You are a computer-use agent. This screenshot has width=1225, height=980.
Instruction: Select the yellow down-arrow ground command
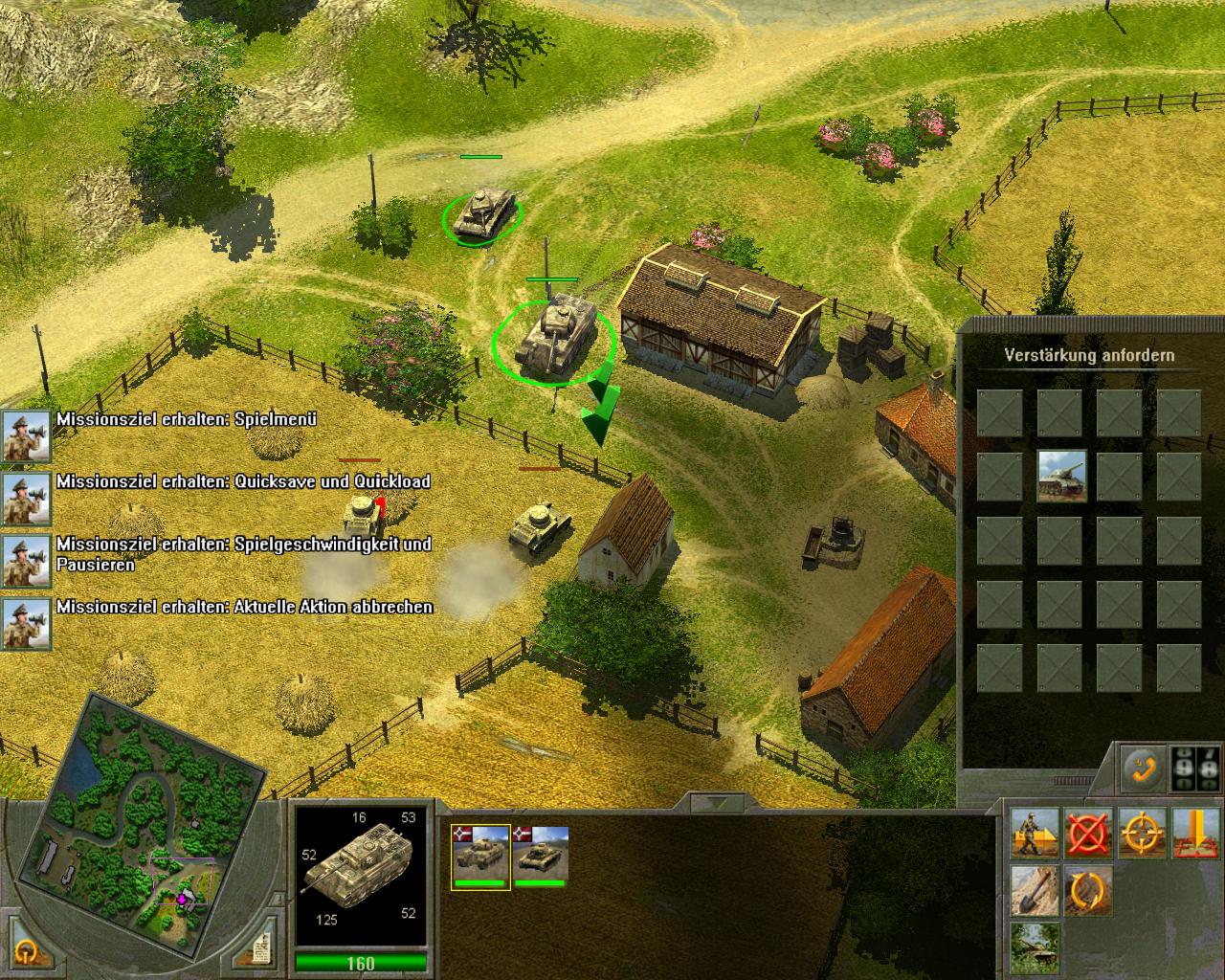pyautogui.click(x=1195, y=834)
